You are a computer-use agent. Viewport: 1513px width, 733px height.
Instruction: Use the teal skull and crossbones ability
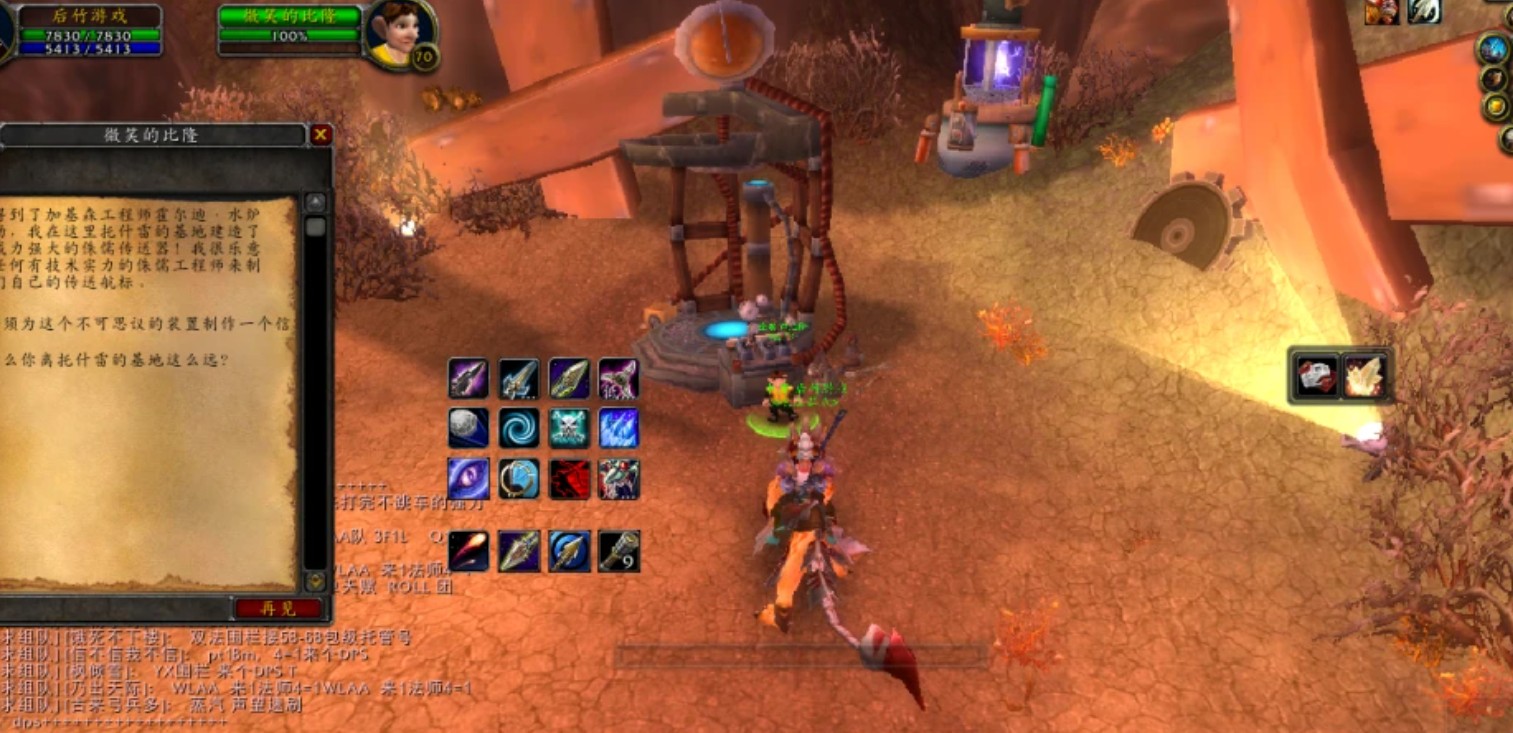pyautogui.click(x=569, y=428)
